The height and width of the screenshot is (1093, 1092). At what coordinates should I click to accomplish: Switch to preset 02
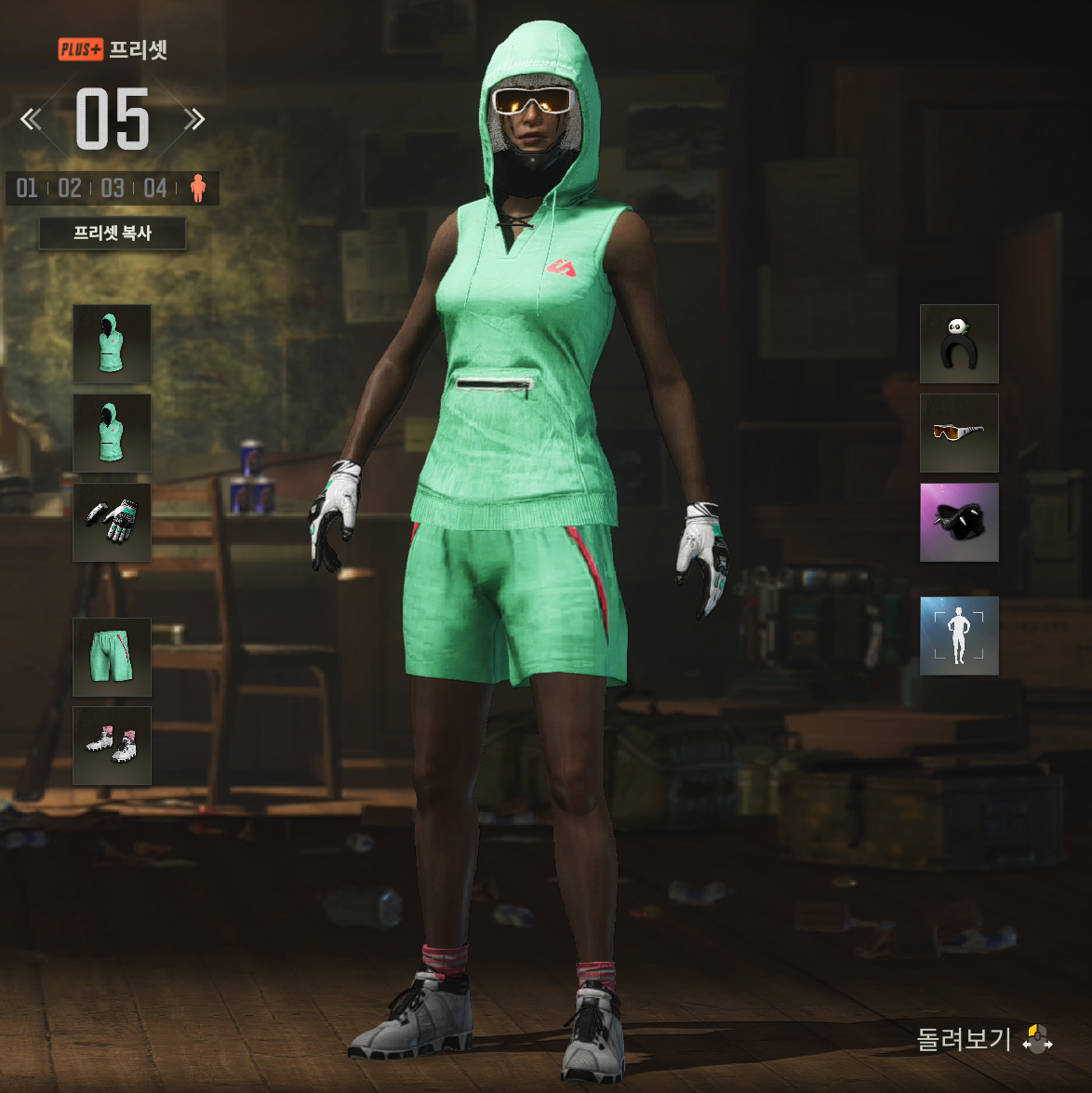tap(70, 189)
